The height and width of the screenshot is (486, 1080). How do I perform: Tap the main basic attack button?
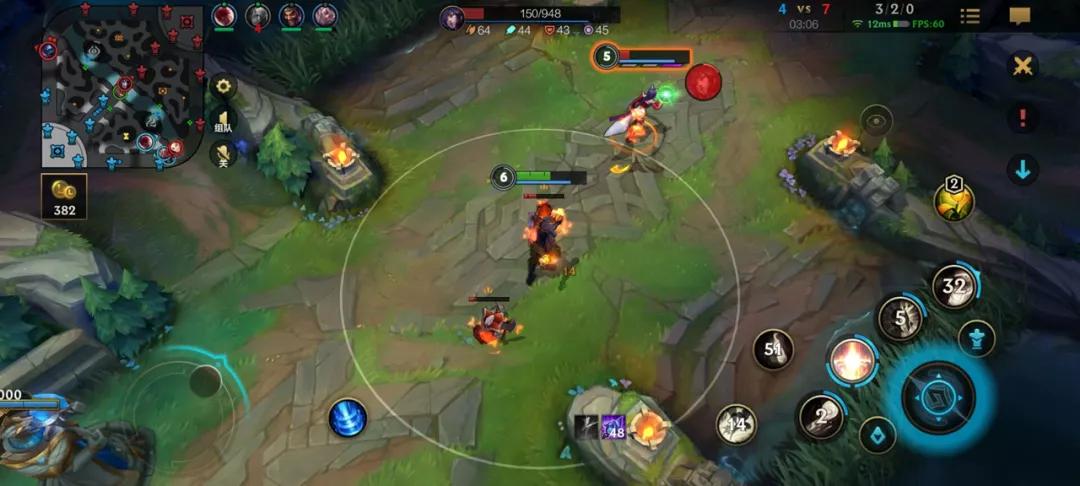click(x=938, y=397)
